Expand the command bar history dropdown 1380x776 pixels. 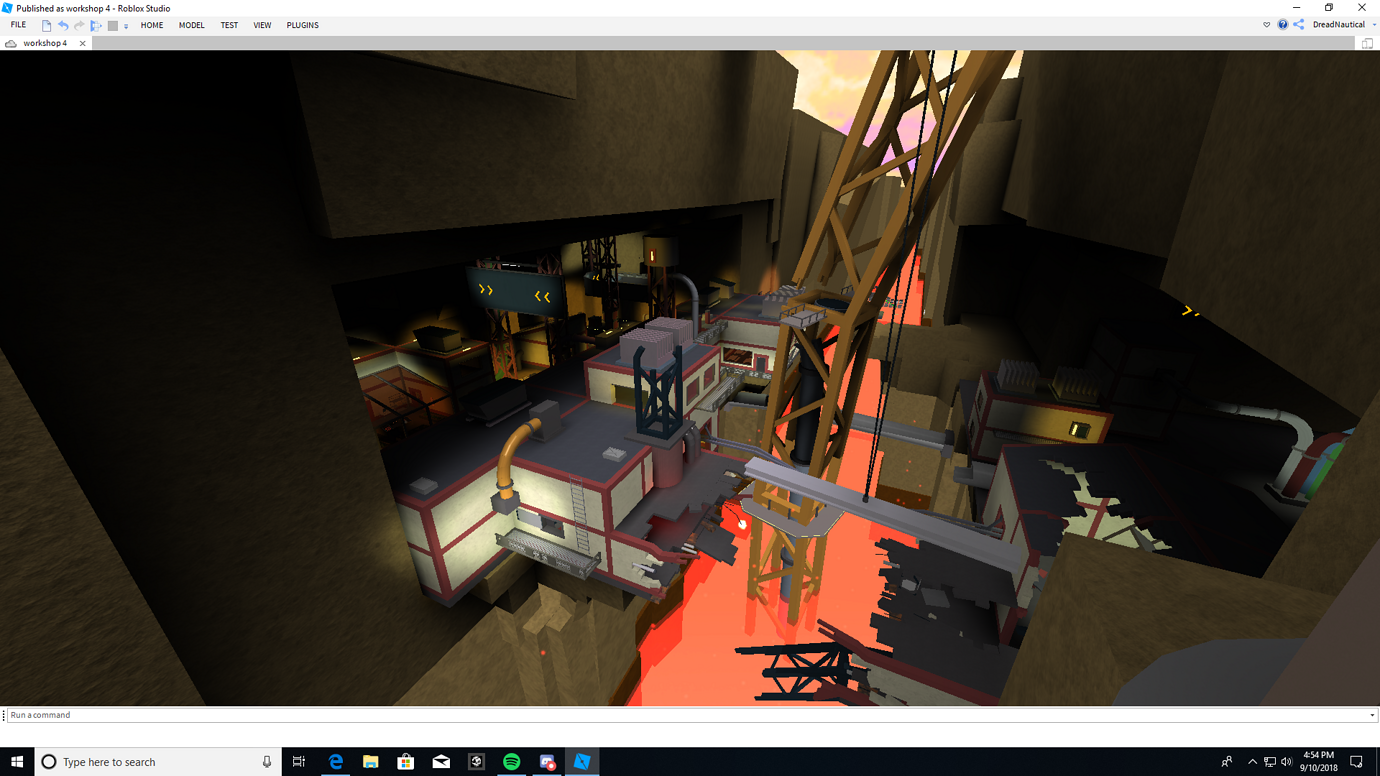pos(1372,714)
